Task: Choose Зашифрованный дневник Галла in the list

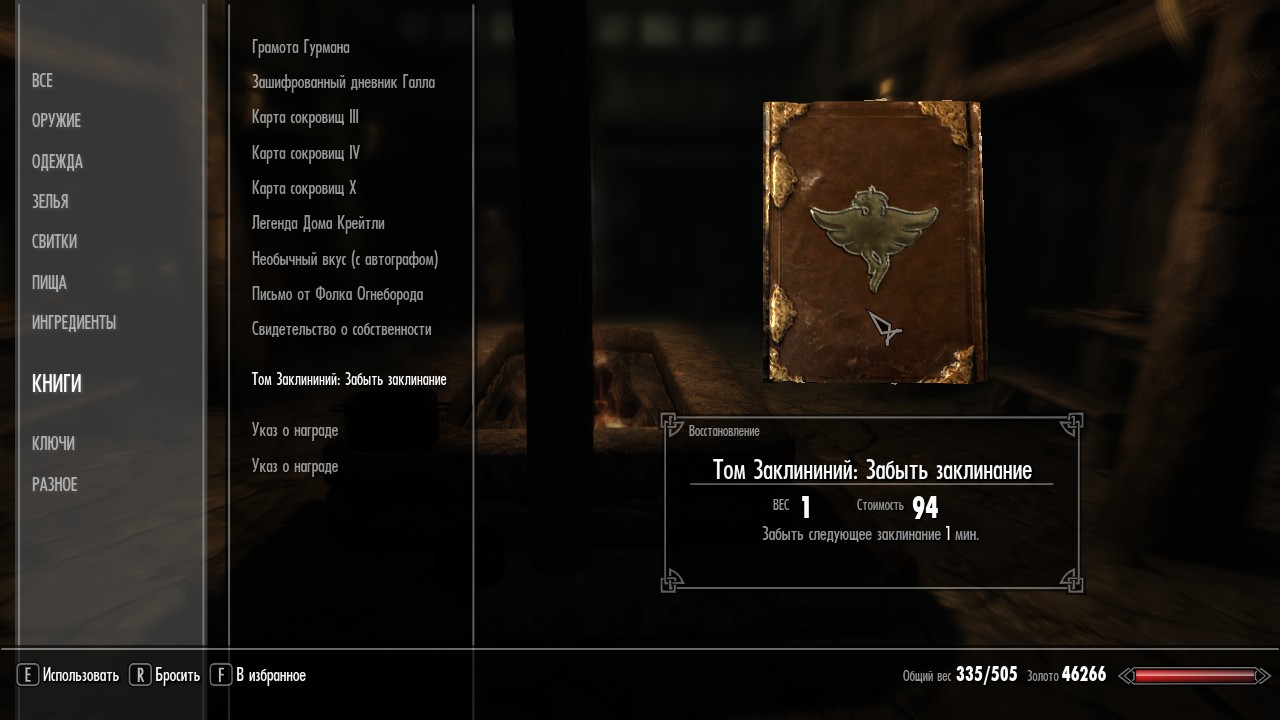Action: pyautogui.click(x=343, y=83)
